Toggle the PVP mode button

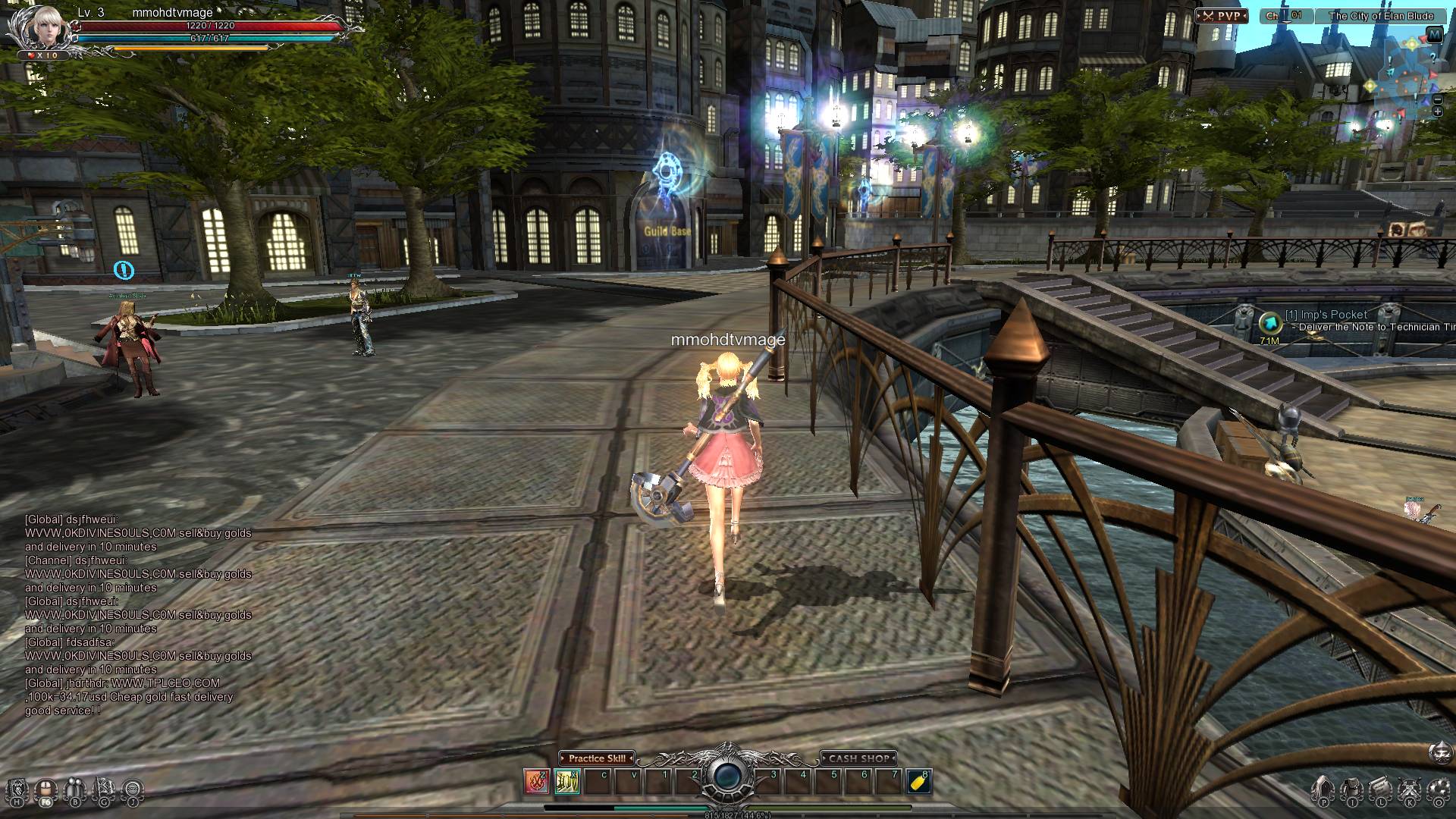click(1222, 16)
